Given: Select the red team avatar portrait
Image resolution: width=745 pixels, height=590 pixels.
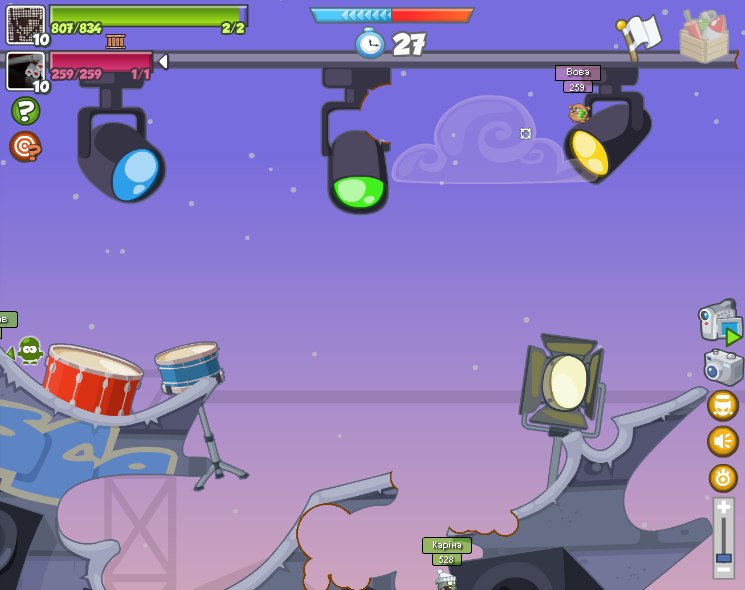Looking at the screenshot, I should point(25,71).
